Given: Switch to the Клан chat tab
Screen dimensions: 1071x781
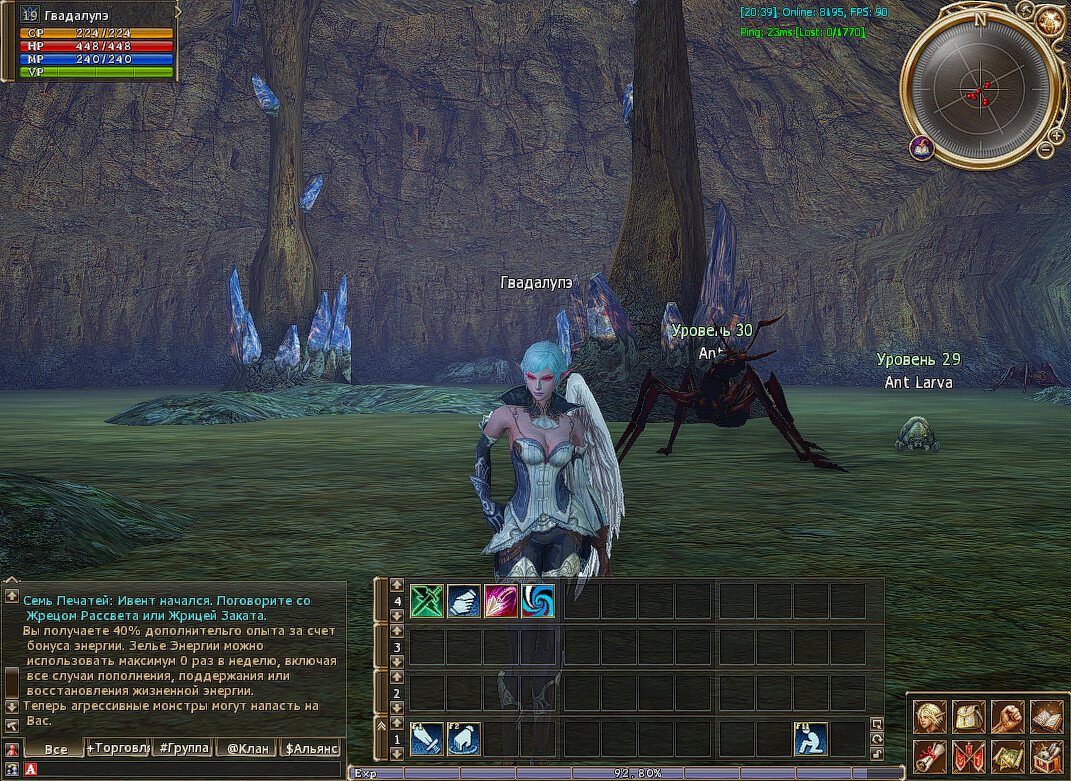Looking at the screenshot, I should click(x=246, y=748).
